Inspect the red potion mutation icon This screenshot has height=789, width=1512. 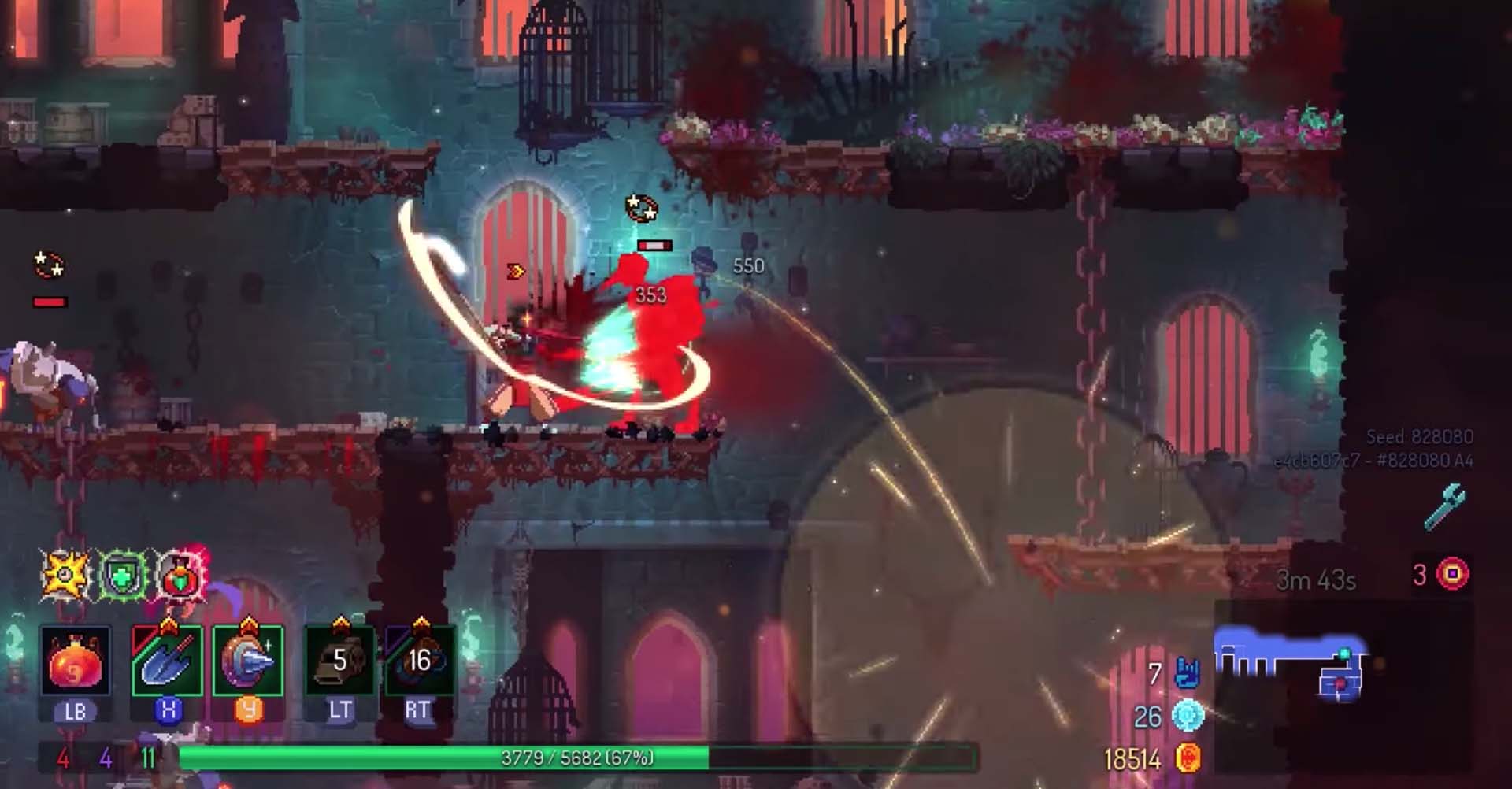click(x=181, y=576)
